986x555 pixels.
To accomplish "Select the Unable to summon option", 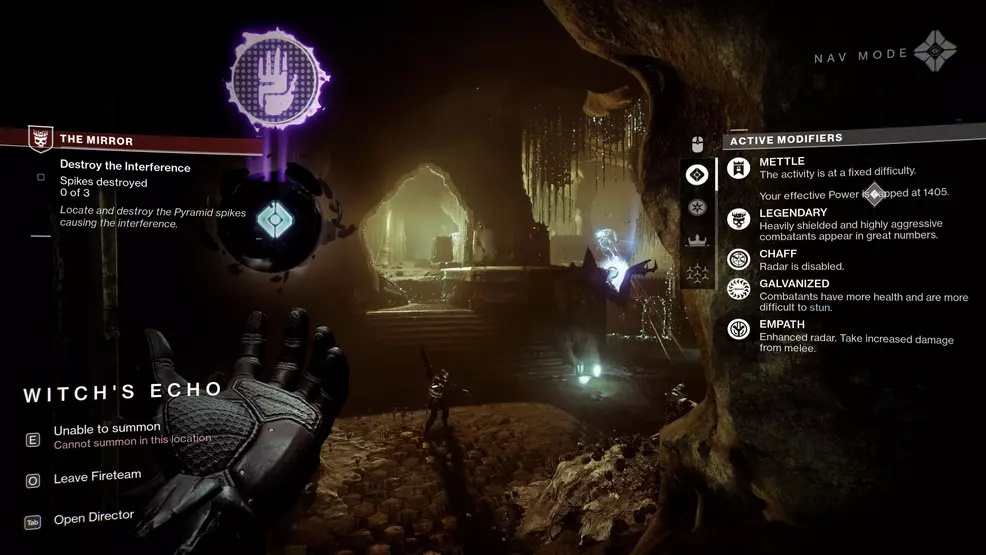I will 107,429.
